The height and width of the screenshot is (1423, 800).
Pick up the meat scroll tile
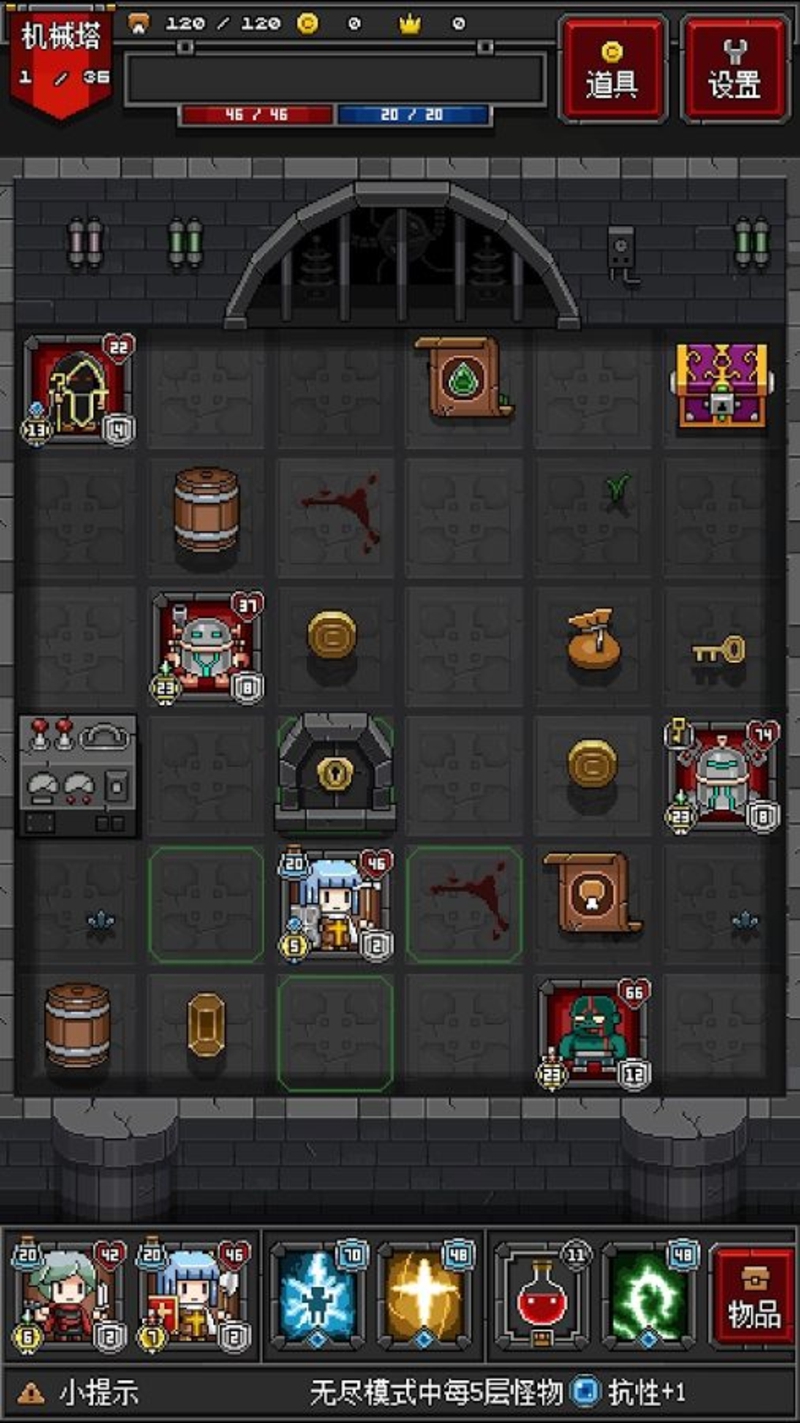pyautogui.click(x=592, y=893)
